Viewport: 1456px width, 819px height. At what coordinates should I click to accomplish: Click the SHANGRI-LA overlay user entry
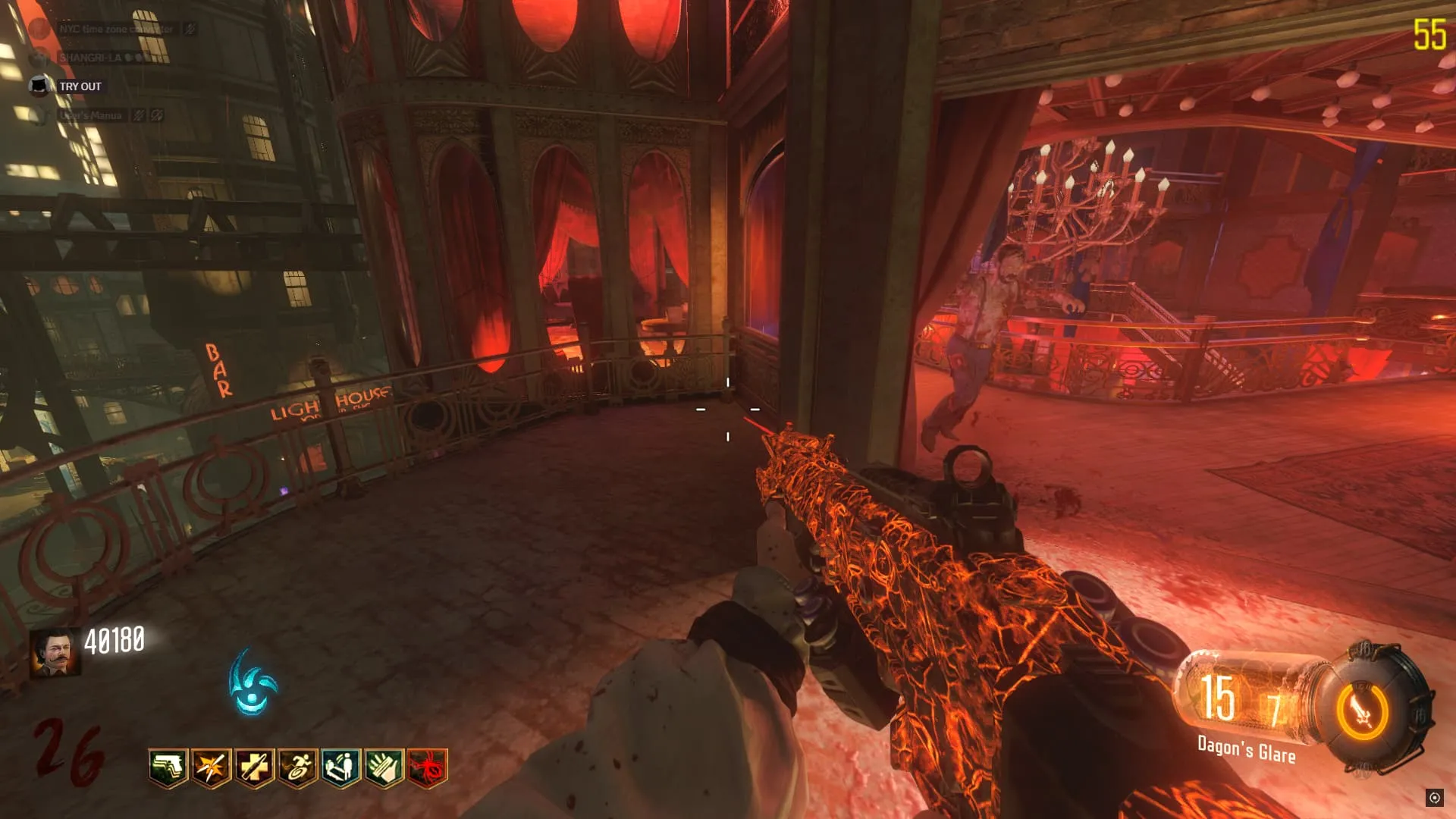(91, 58)
